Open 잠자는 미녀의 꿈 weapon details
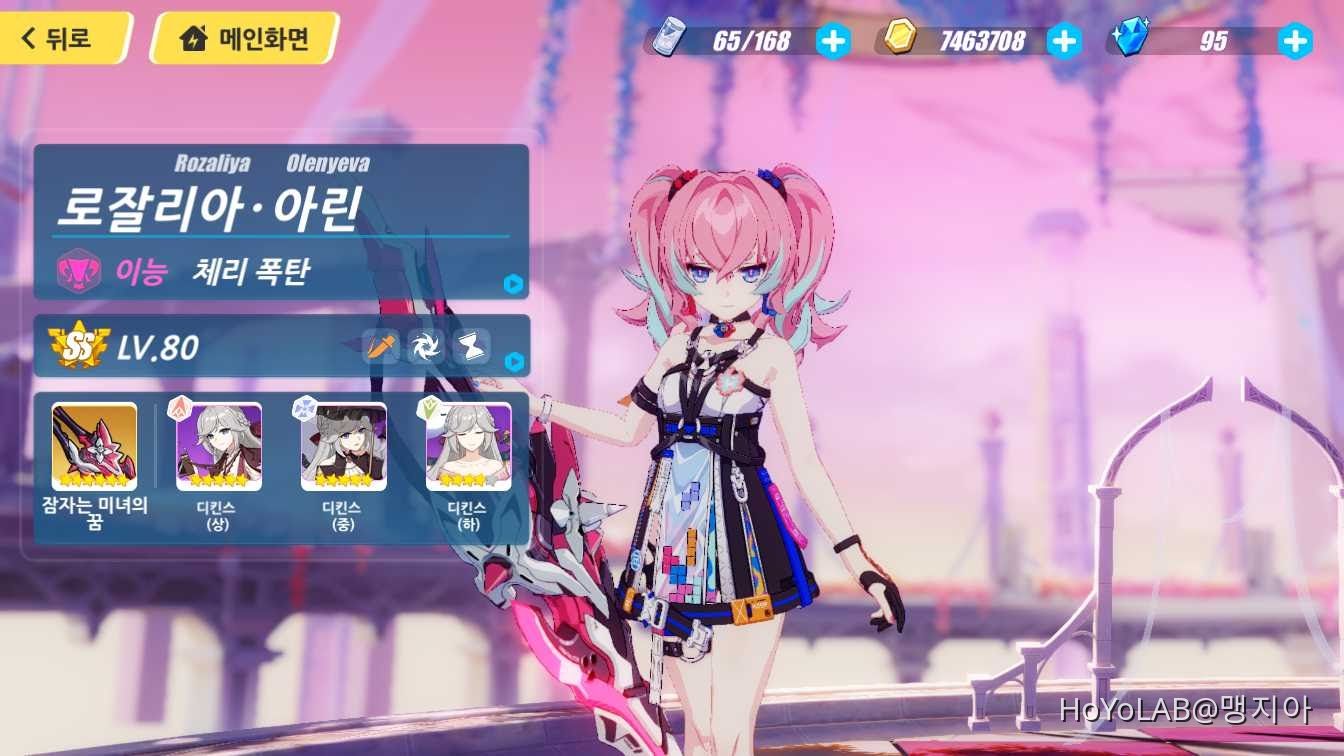1344x756 pixels. [93, 447]
